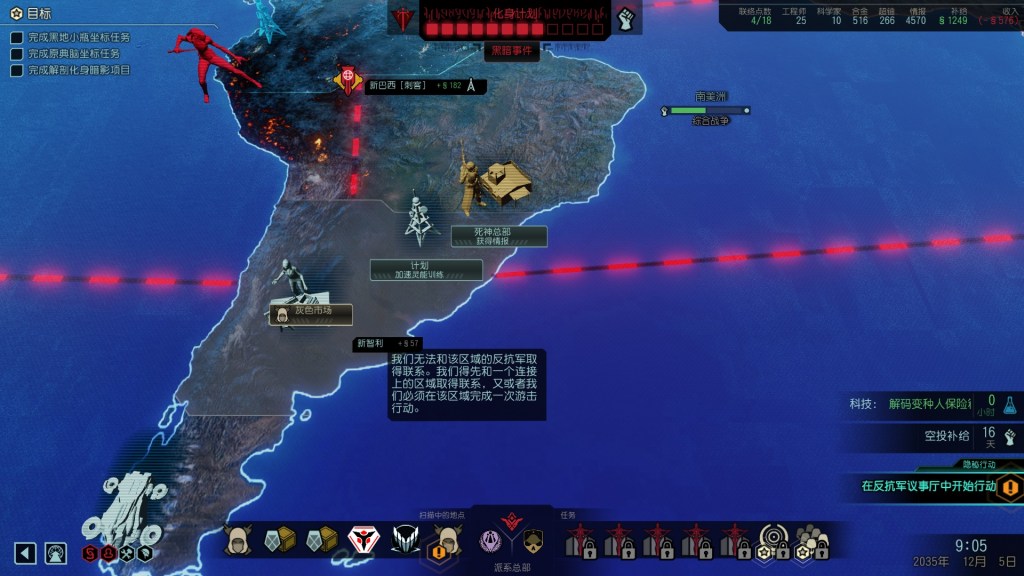Viewport: 1024px width, 576px height.
Task: Open the Objectives (目标) header
Action: (40, 14)
